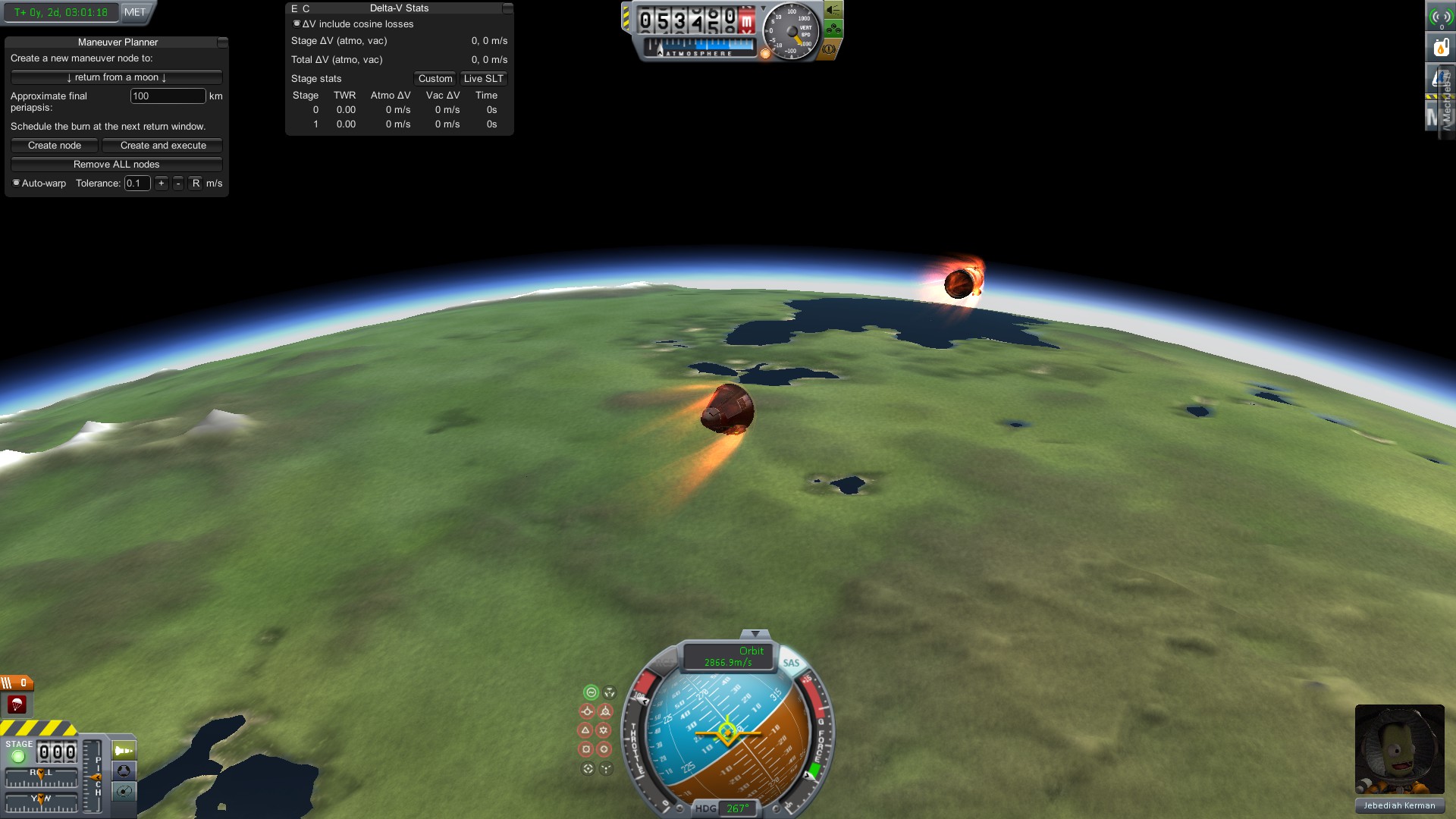Open the Custom stage stats option
Viewport: 1456px width, 819px height.
(x=435, y=79)
